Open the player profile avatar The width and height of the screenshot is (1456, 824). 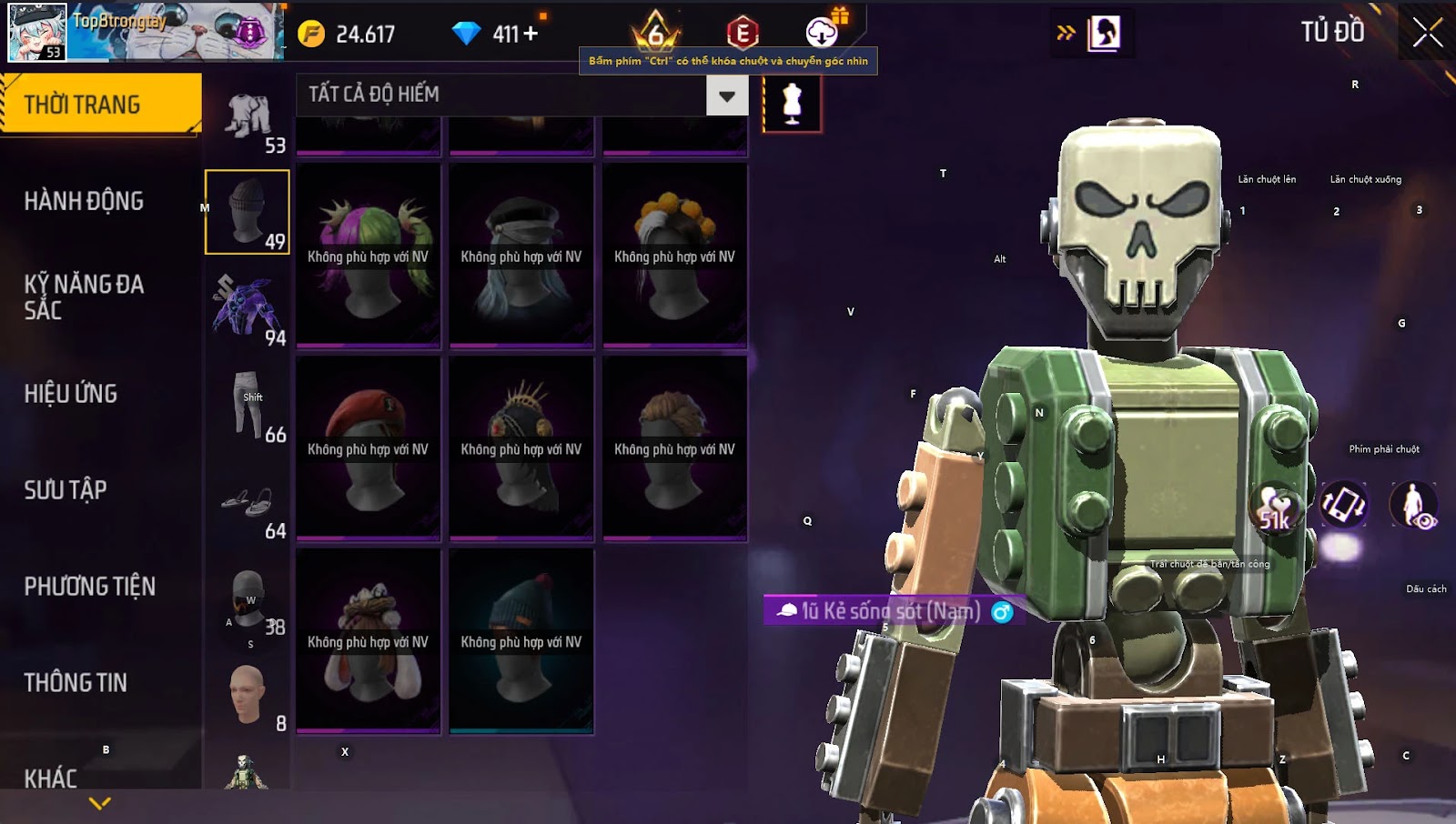tap(37, 32)
